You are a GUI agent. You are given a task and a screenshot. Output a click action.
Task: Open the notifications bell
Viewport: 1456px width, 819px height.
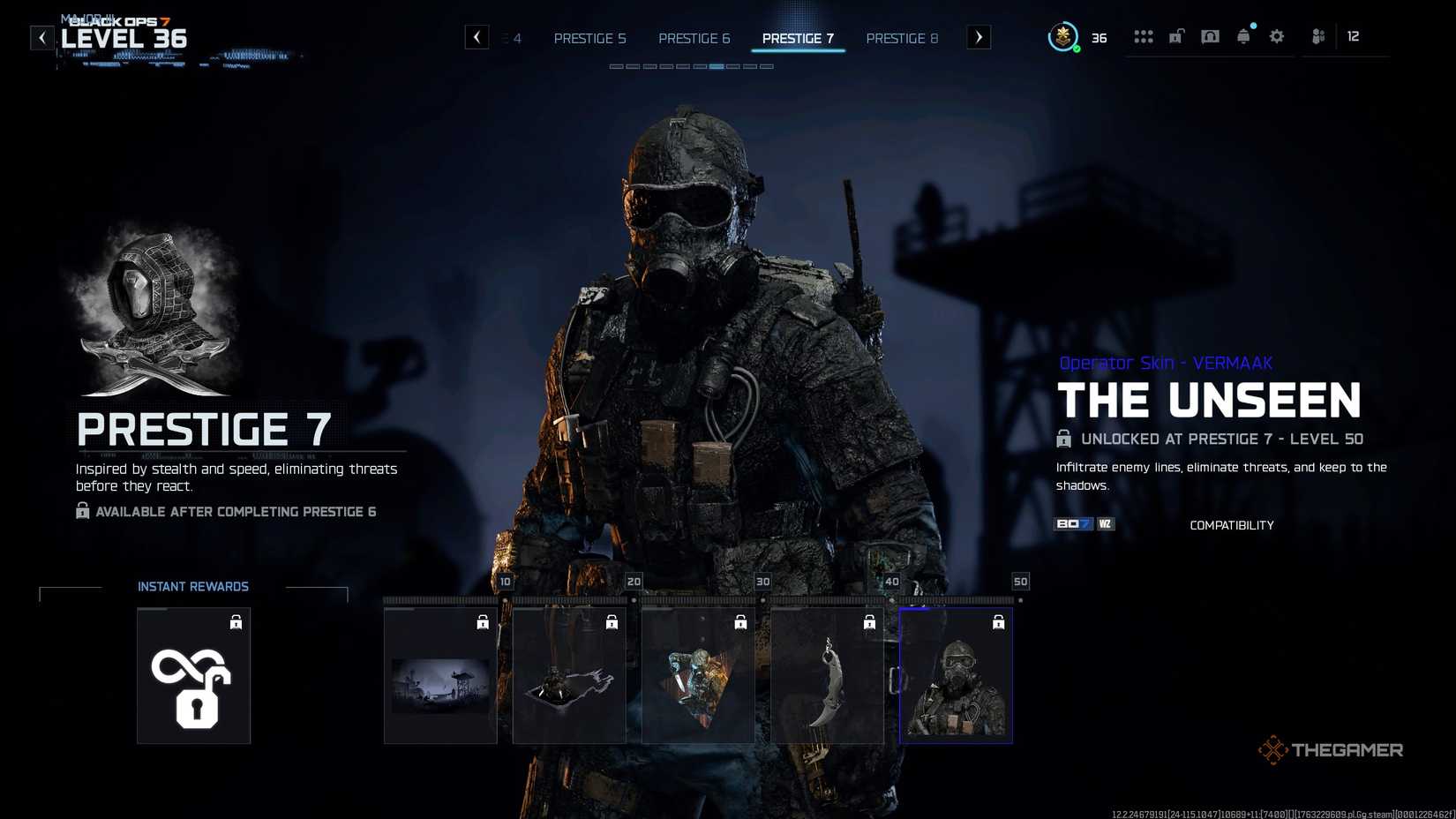click(x=1243, y=36)
